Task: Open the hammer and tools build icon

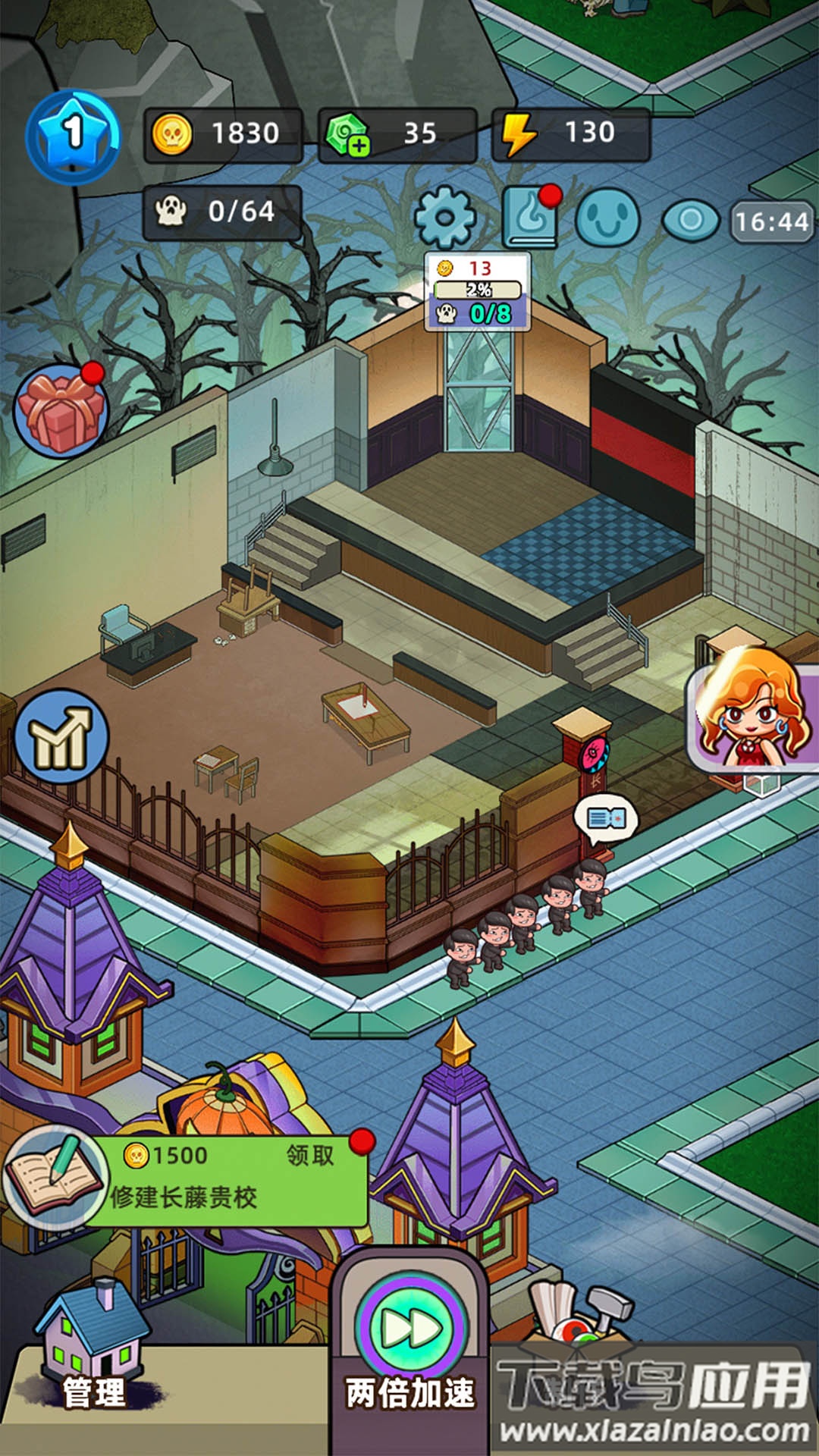Action: (584, 1312)
